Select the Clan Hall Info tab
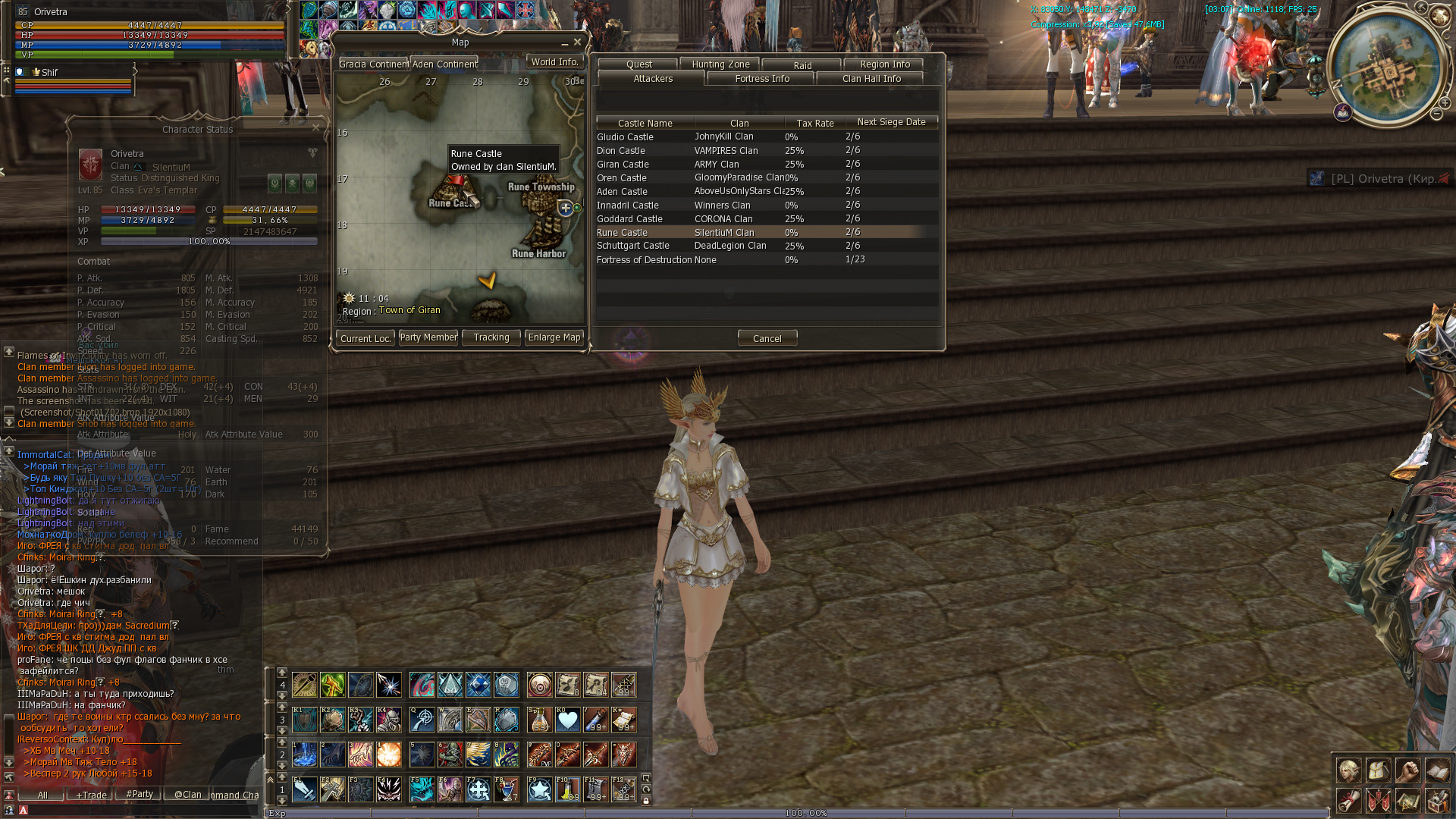Viewport: 1456px width, 819px height. pos(871,79)
